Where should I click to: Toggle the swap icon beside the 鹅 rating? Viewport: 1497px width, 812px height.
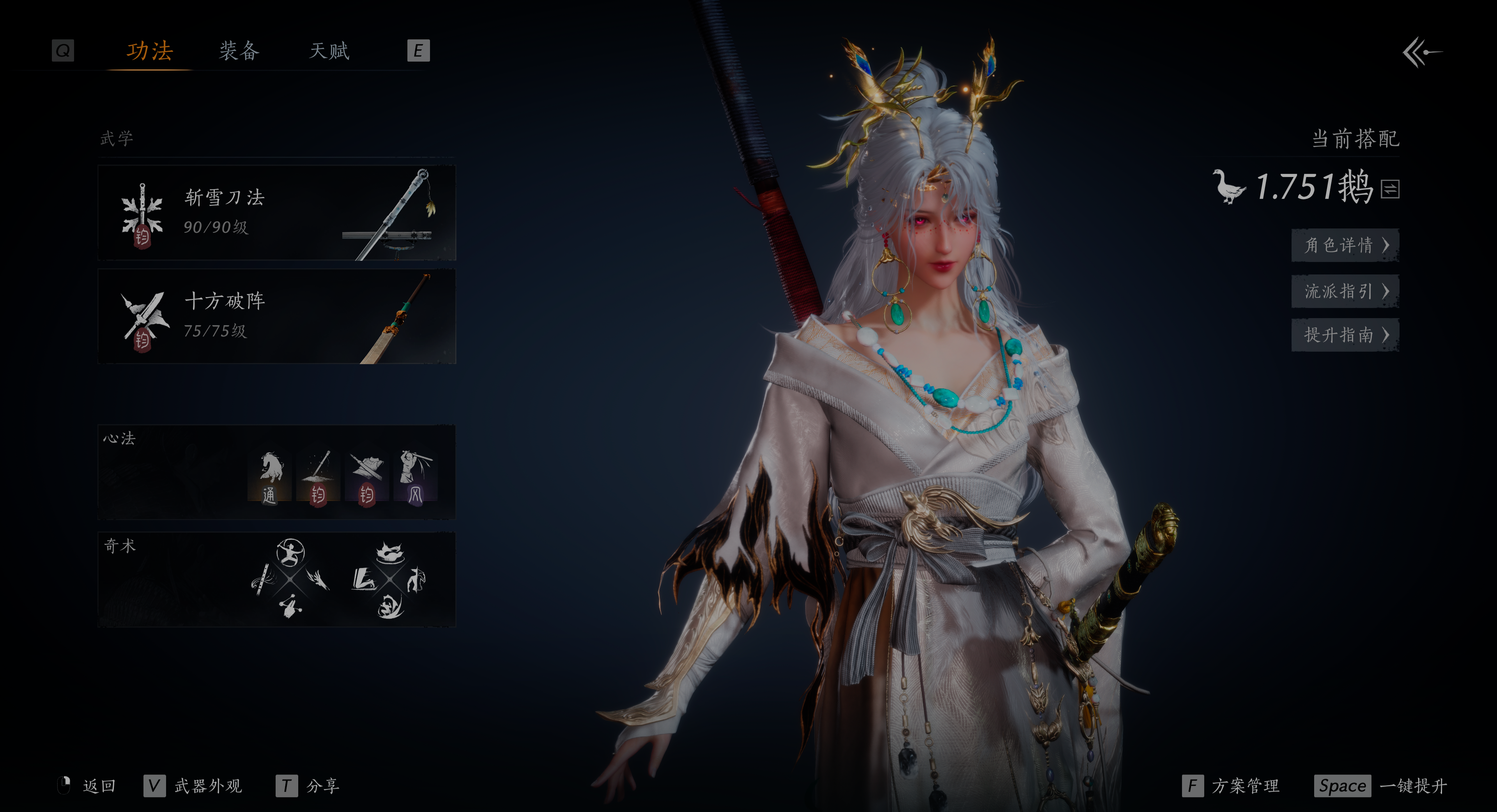(x=1390, y=188)
